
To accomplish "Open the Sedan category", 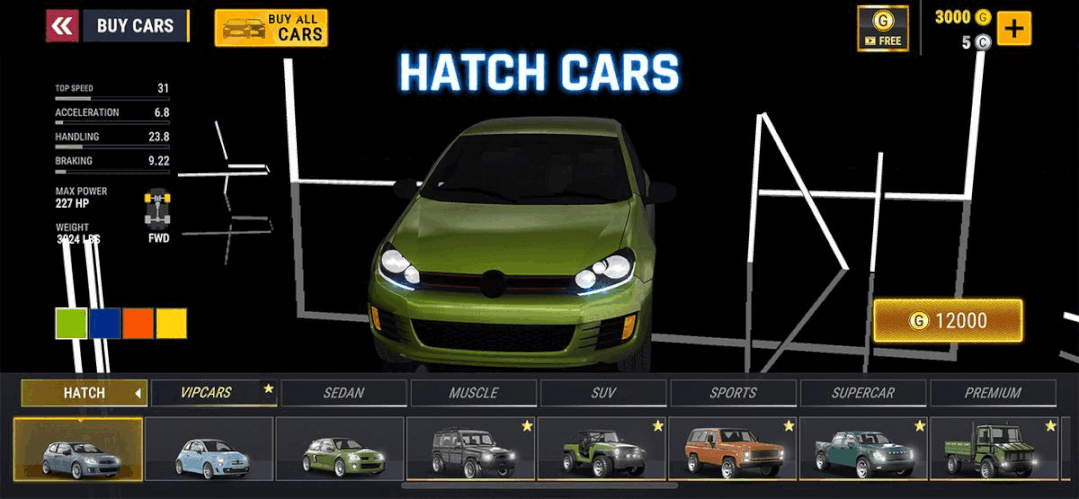I will click(x=343, y=393).
